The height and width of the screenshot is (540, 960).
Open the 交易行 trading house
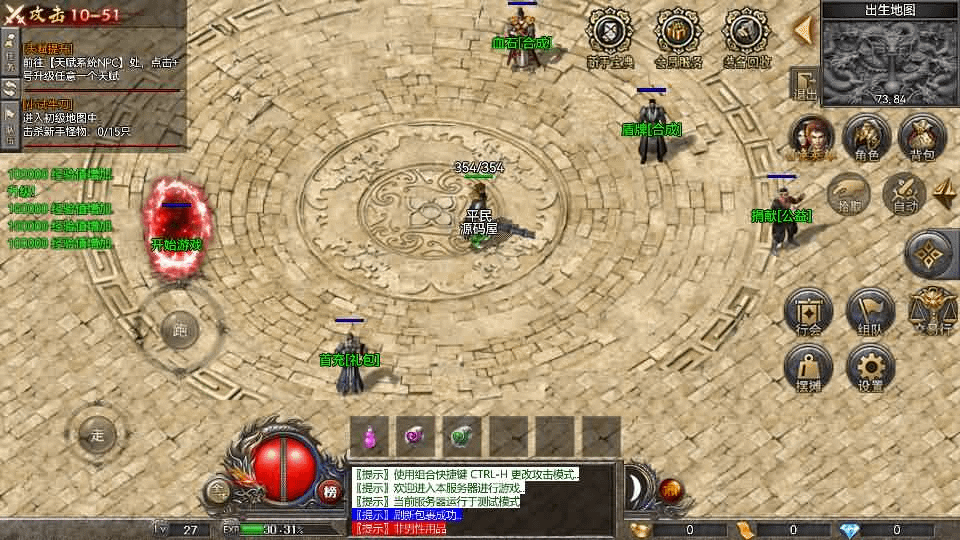pos(932,311)
